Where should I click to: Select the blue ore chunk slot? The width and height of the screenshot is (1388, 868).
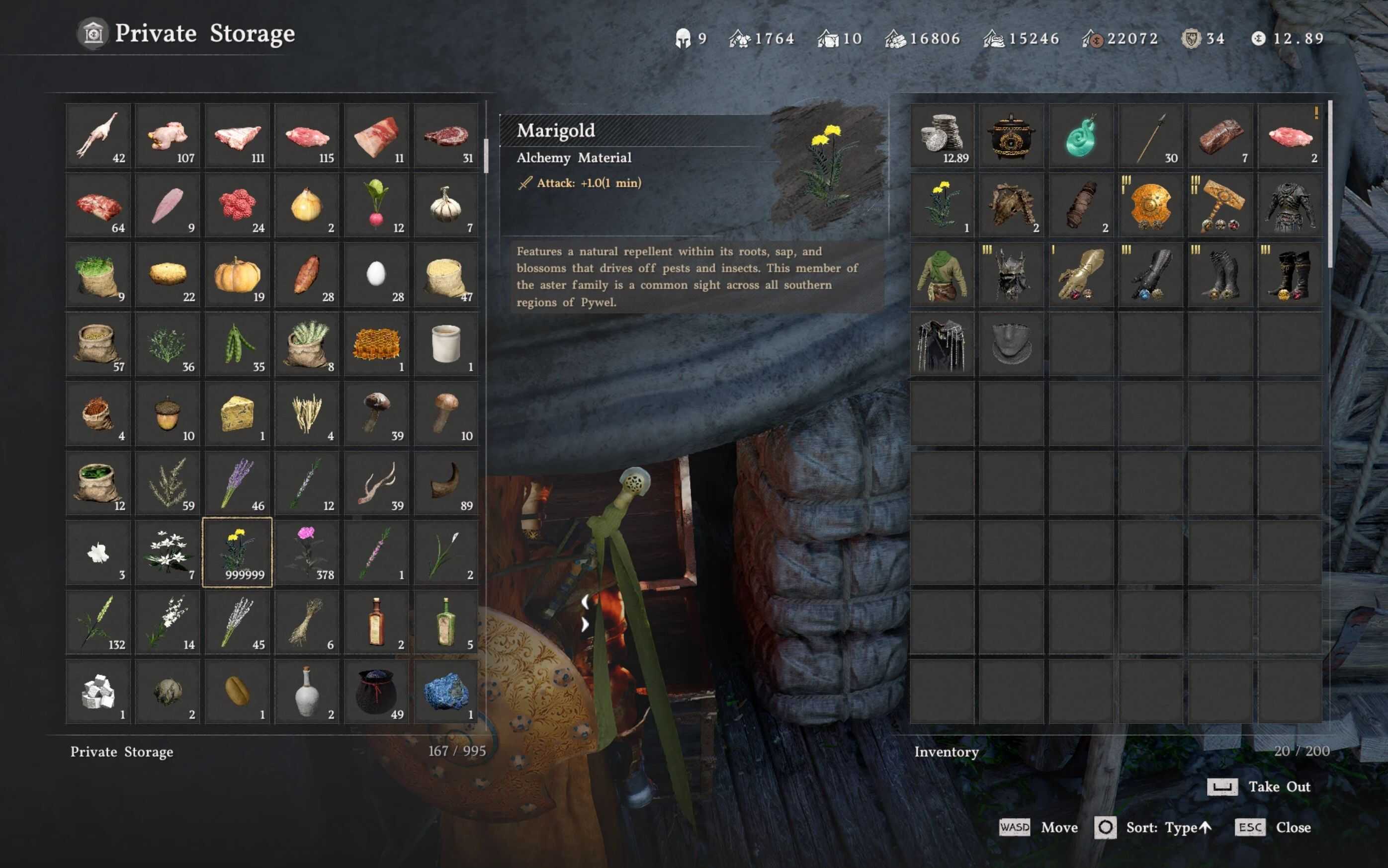(x=445, y=691)
